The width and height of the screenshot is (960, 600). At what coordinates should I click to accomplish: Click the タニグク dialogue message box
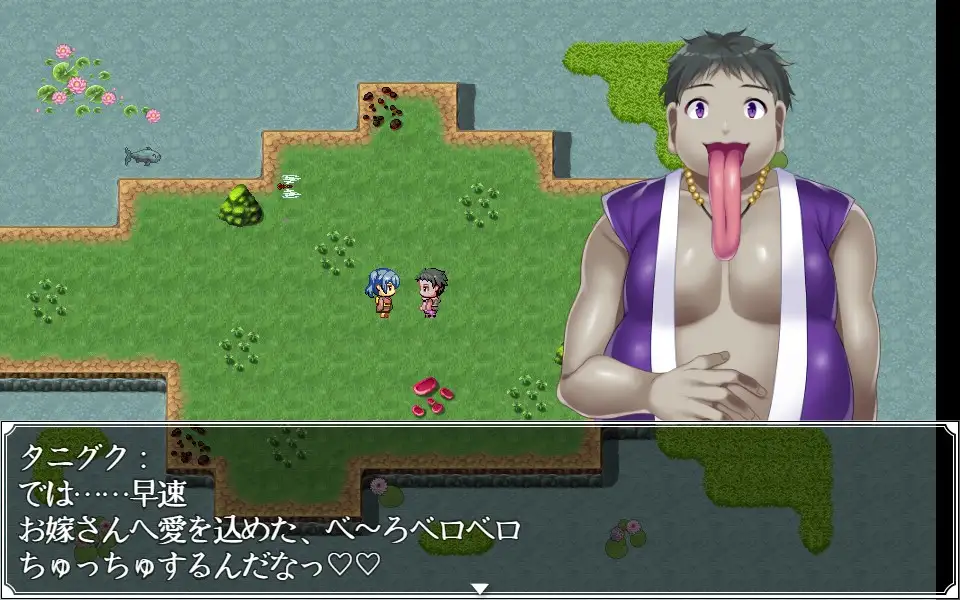click(x=478, y=508)
